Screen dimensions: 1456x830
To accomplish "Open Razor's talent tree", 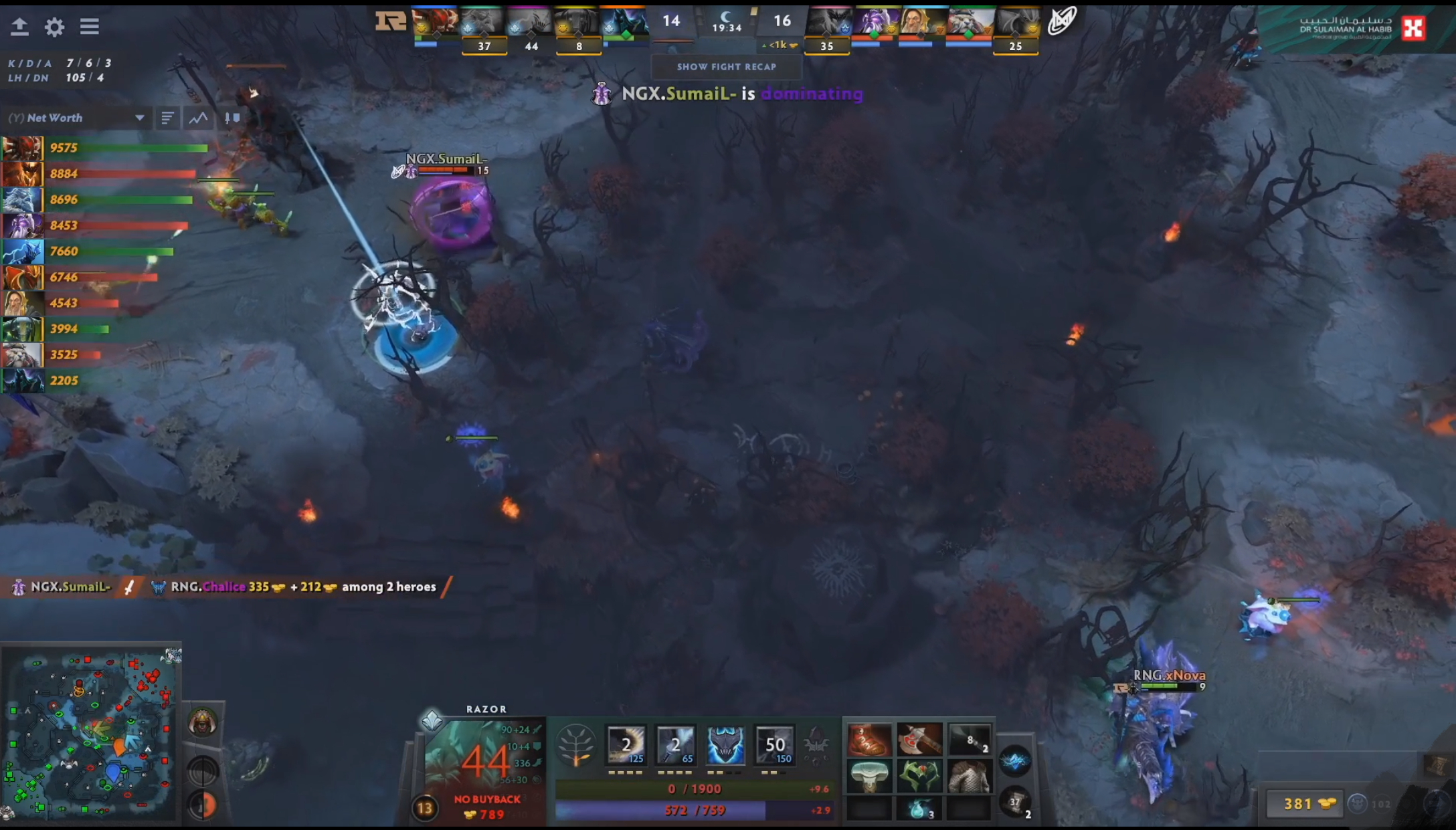I will (577, 744).
